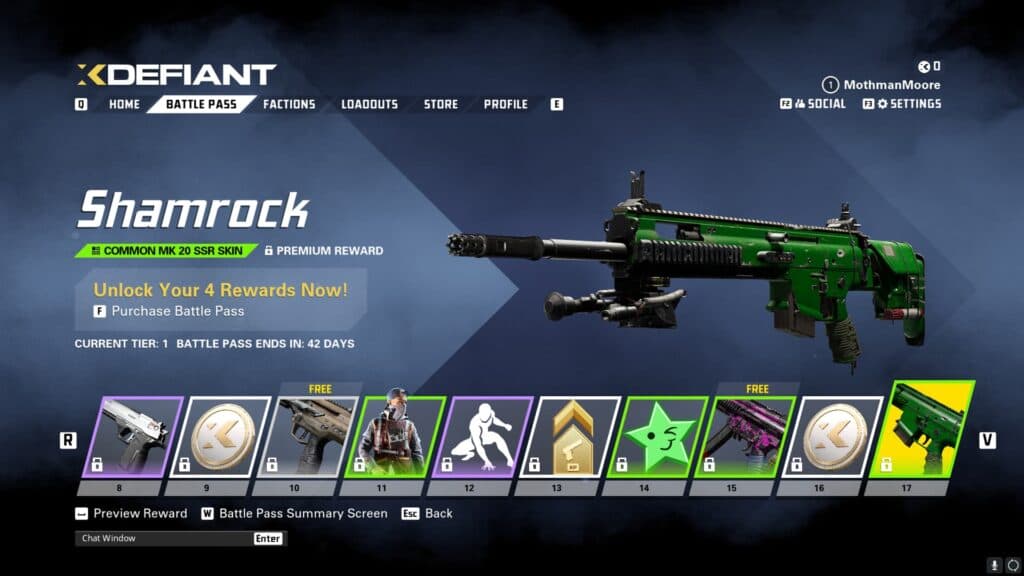The height and width of the screenshot is (576, 1024).
Task: Show the Profile tab
Action: coord(506,104)
